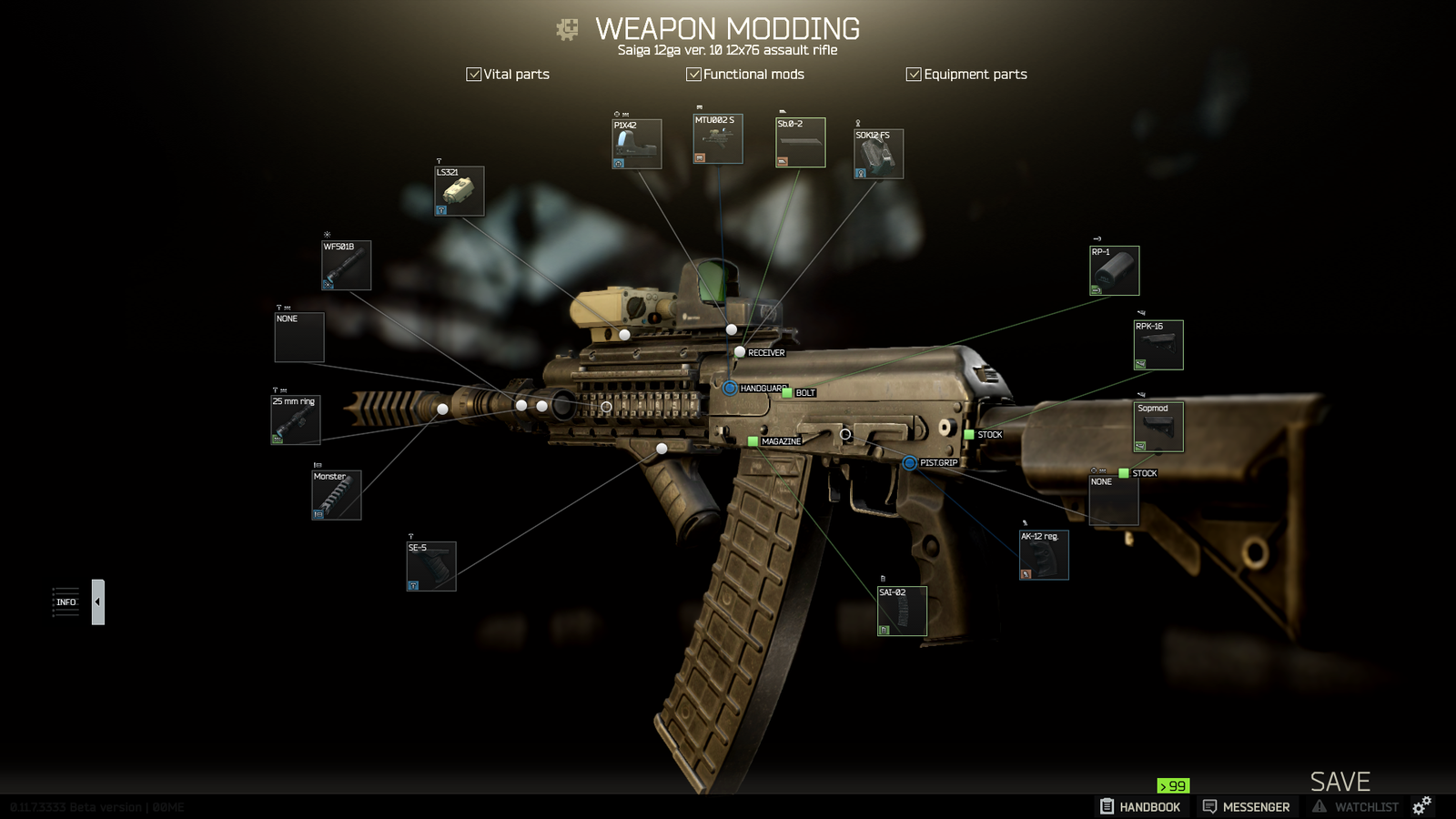
Task: Select the RPK-16 stock thumbnail
Action: click(1158, 346)
